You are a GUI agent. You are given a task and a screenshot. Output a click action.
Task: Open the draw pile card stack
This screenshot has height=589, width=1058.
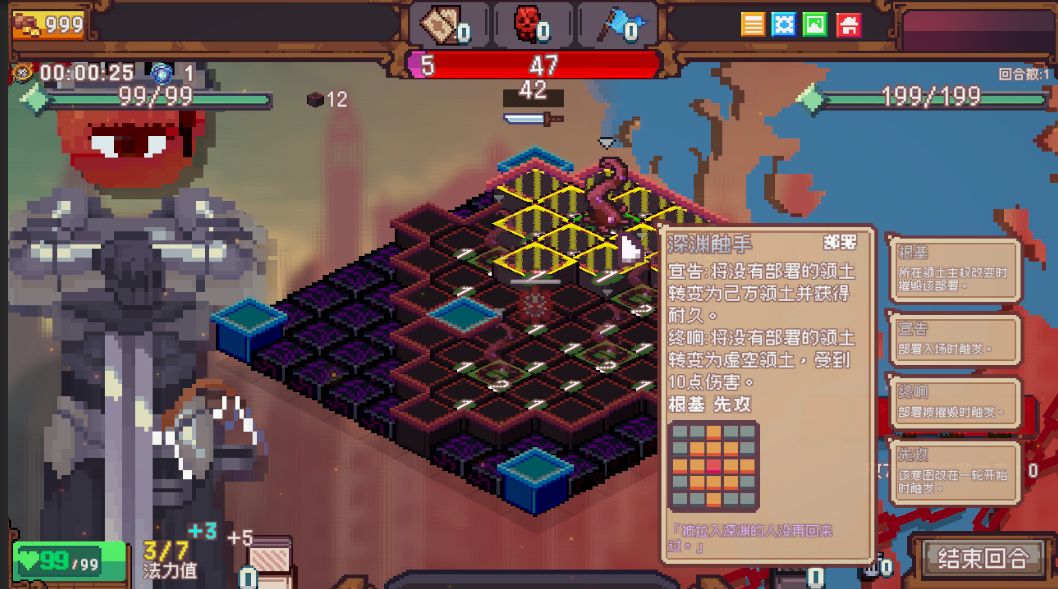click(x=268, y=559)
